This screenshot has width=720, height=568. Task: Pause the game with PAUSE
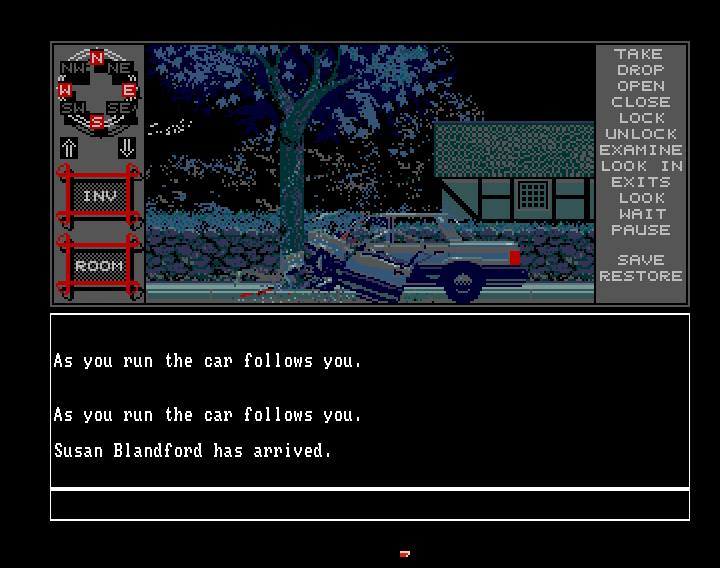[x=640, y=230]
